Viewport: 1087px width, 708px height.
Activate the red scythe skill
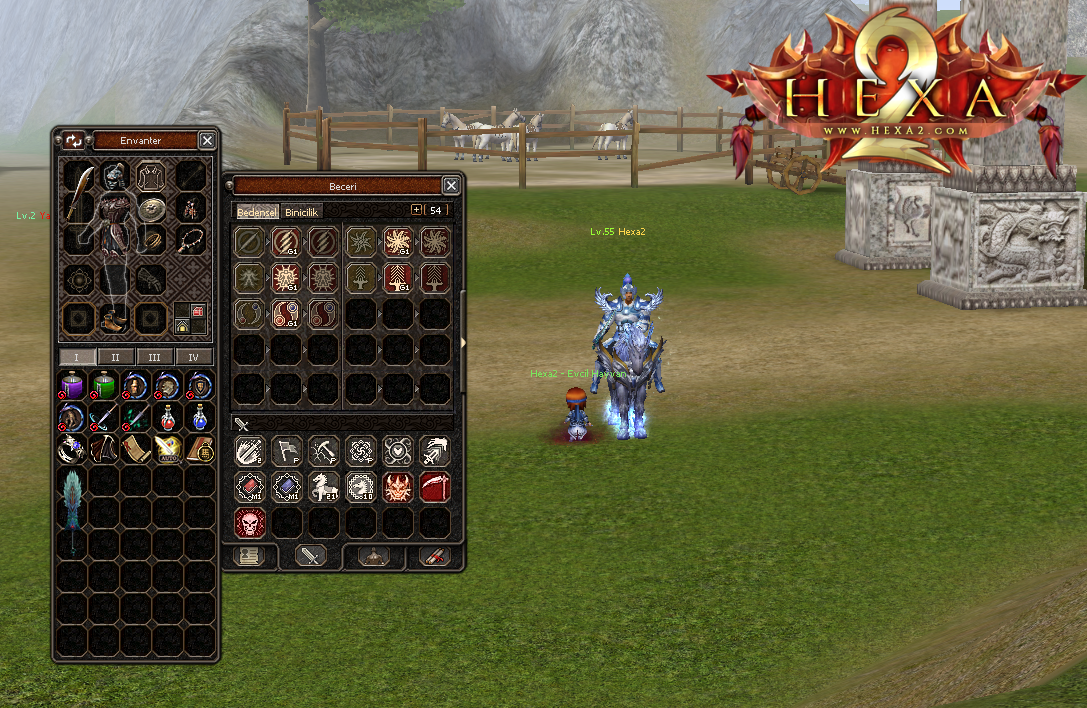[435, 487]
